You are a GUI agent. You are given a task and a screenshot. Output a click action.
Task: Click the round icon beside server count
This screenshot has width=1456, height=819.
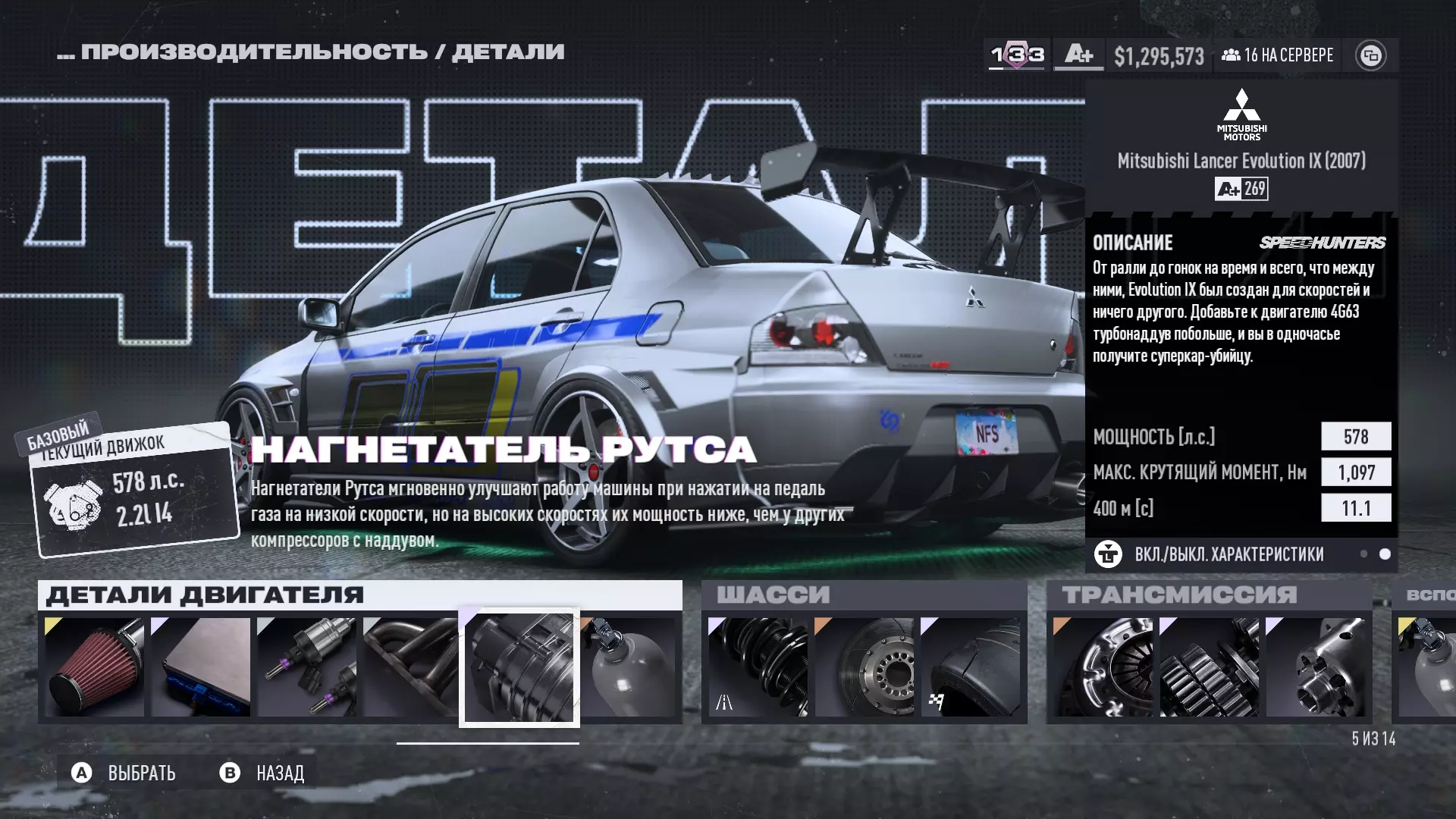(1370, 55)
